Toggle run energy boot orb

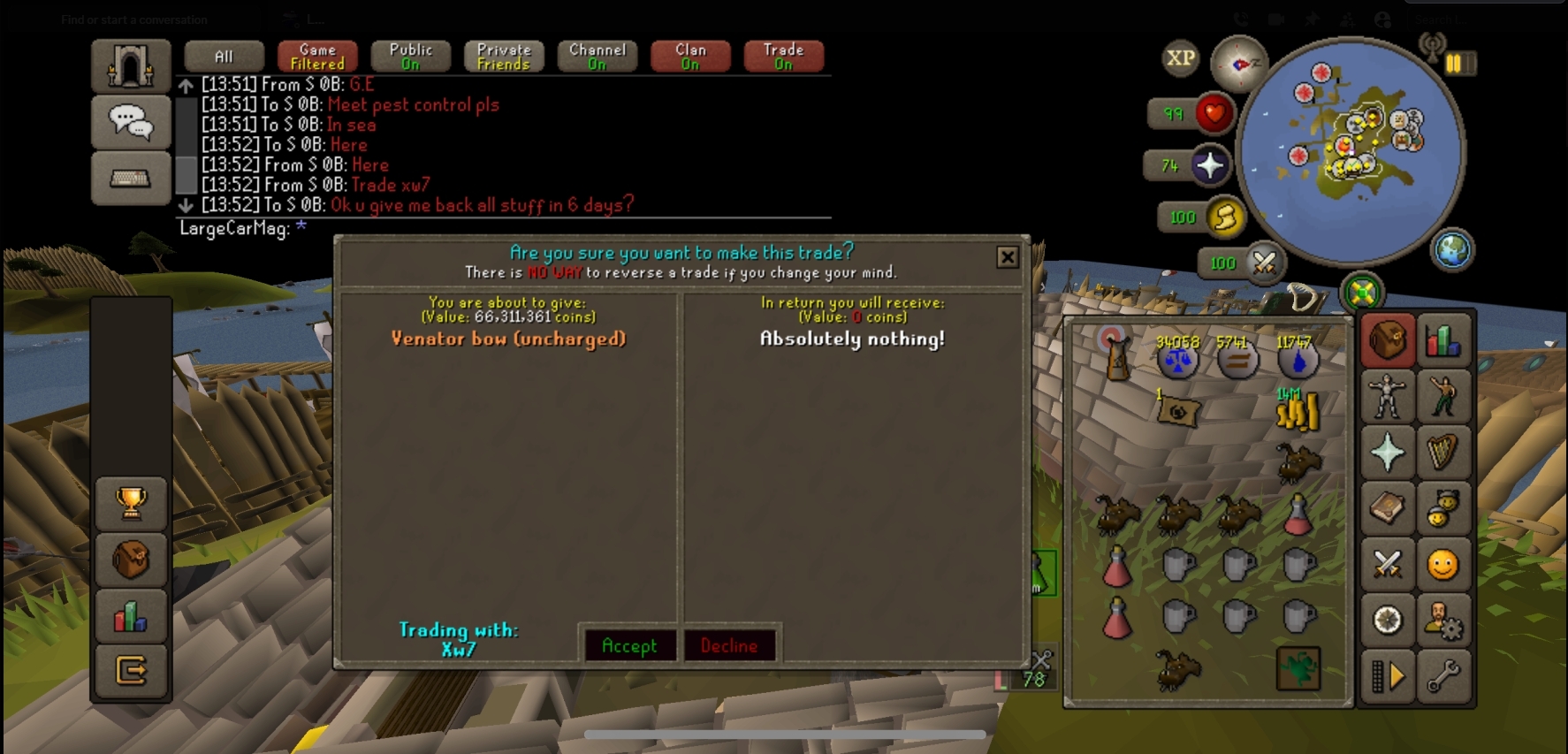pyautogui.click(x=1225, y=217)
